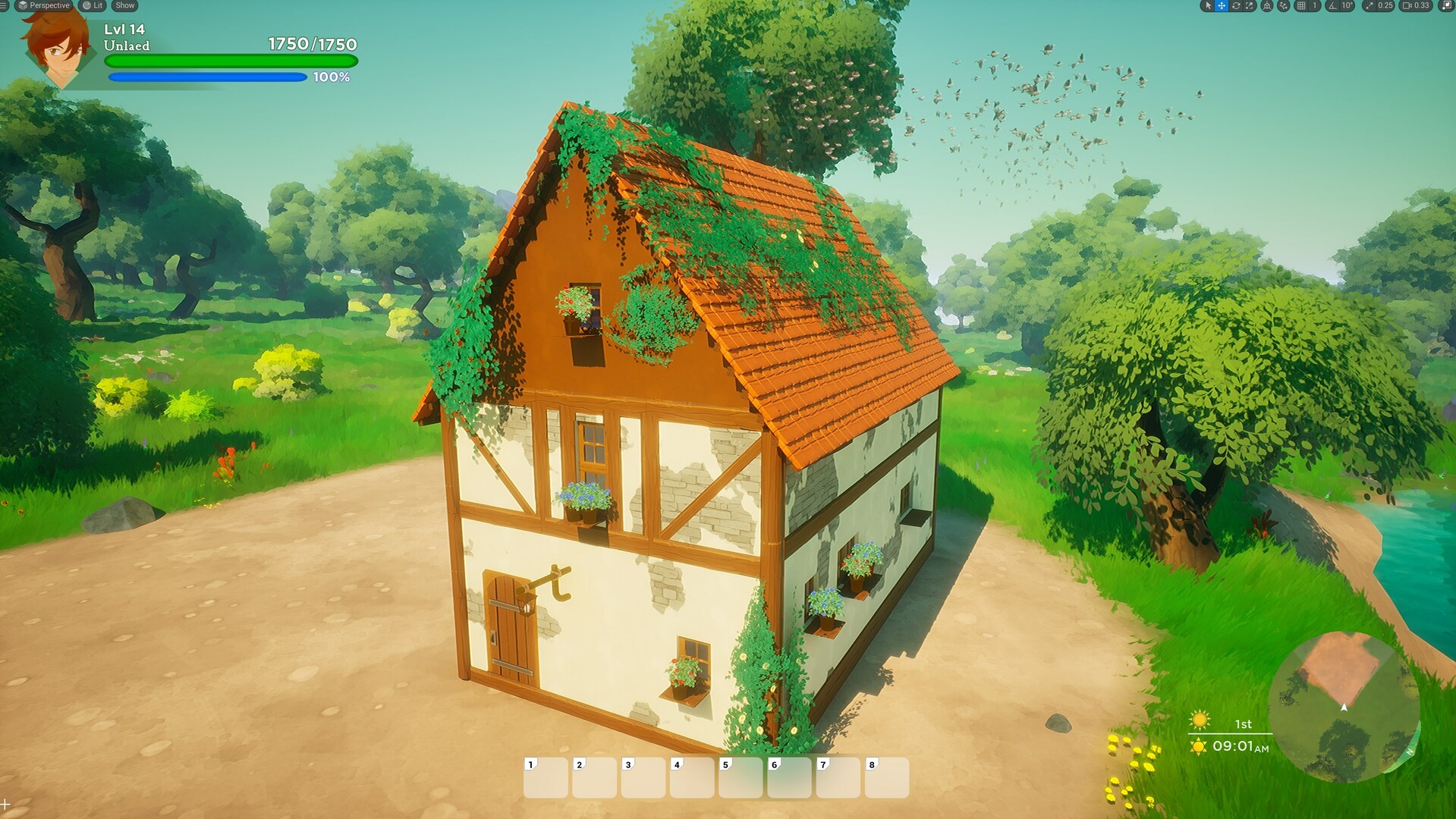Select the Scale tool
1456x819 pixels.
point(1249,6)
